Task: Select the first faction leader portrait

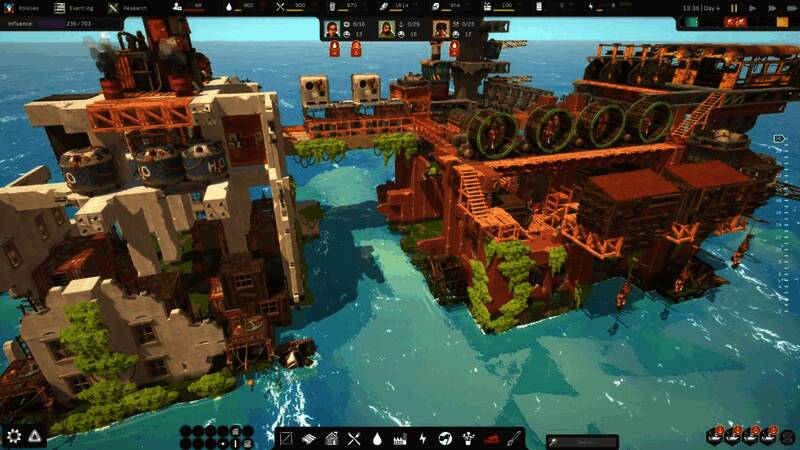Action: [x=334, y=27]
